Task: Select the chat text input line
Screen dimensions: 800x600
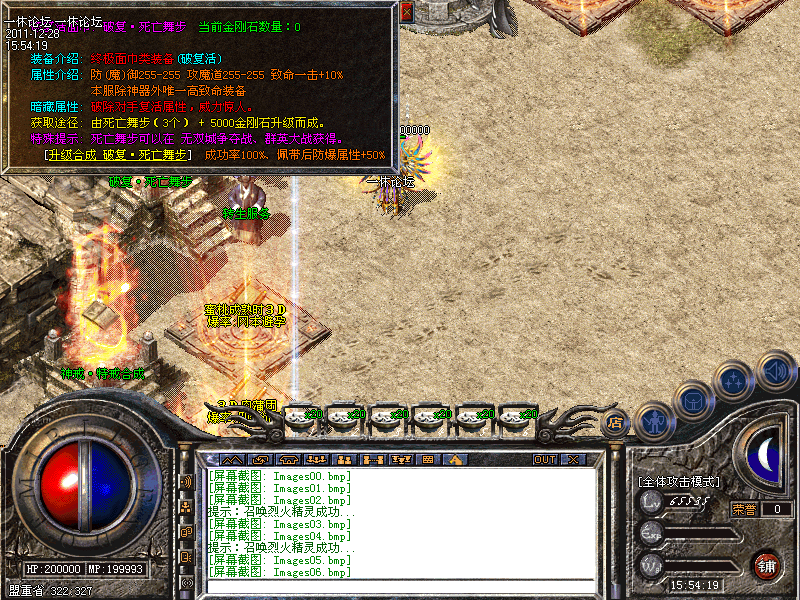Action: (x=400, y=587)
